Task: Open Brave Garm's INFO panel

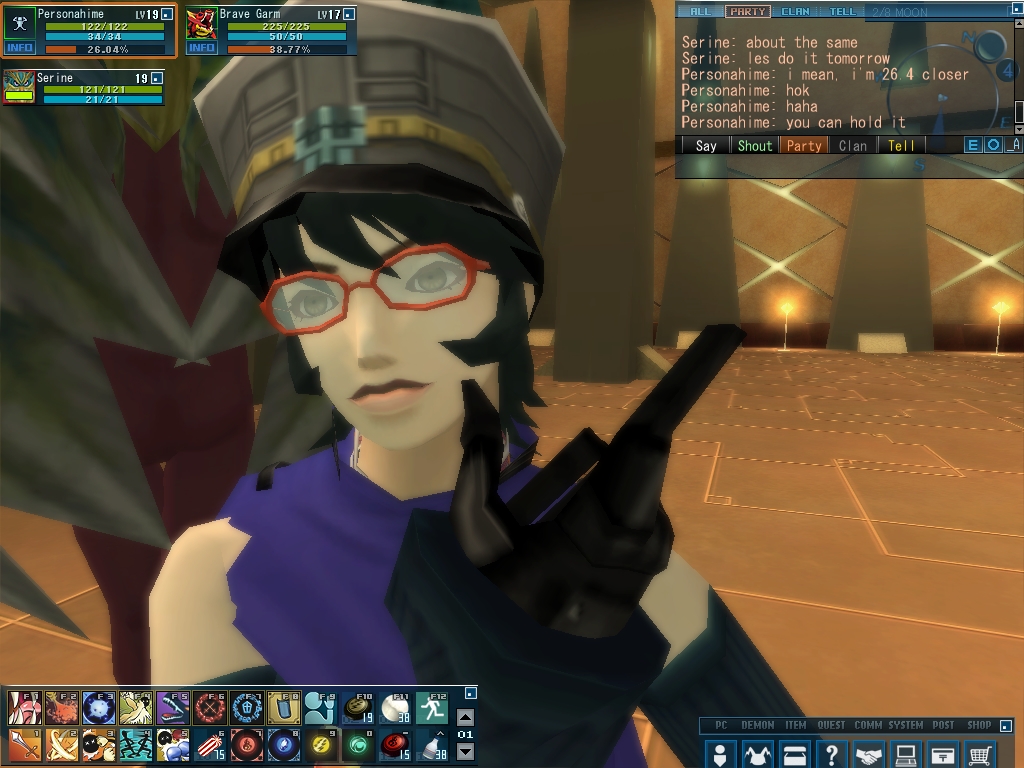Action: coord(201,48)
